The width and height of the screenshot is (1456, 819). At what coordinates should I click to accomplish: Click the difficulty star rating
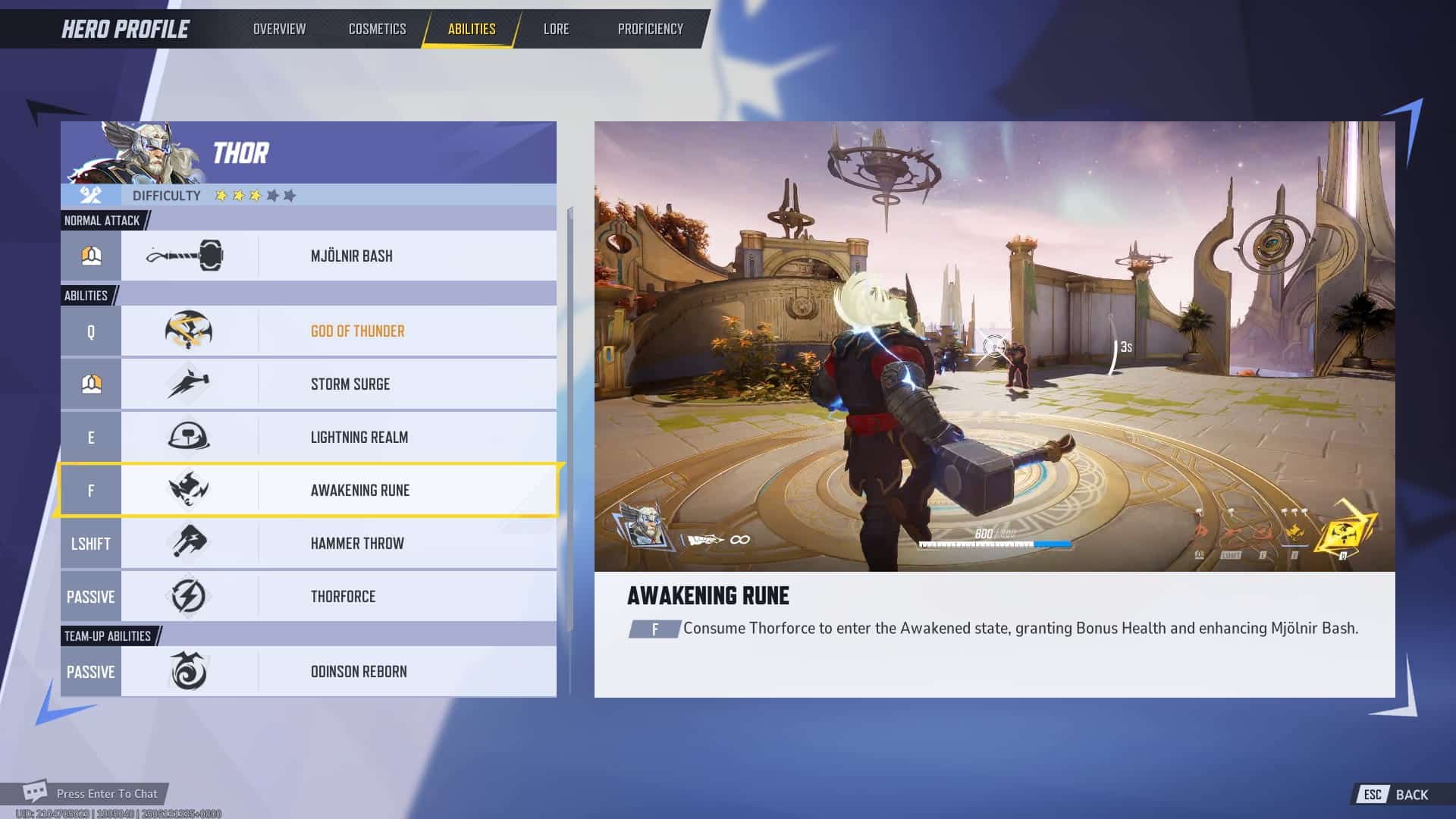tap(254, 195)
